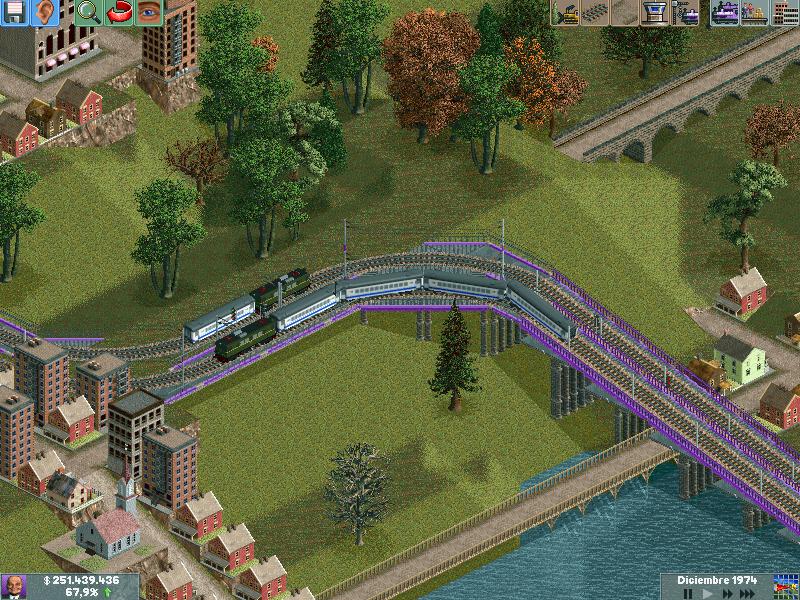The image size is (800, 600).
Task: Pause the game
Action: (x=687, y=594)
